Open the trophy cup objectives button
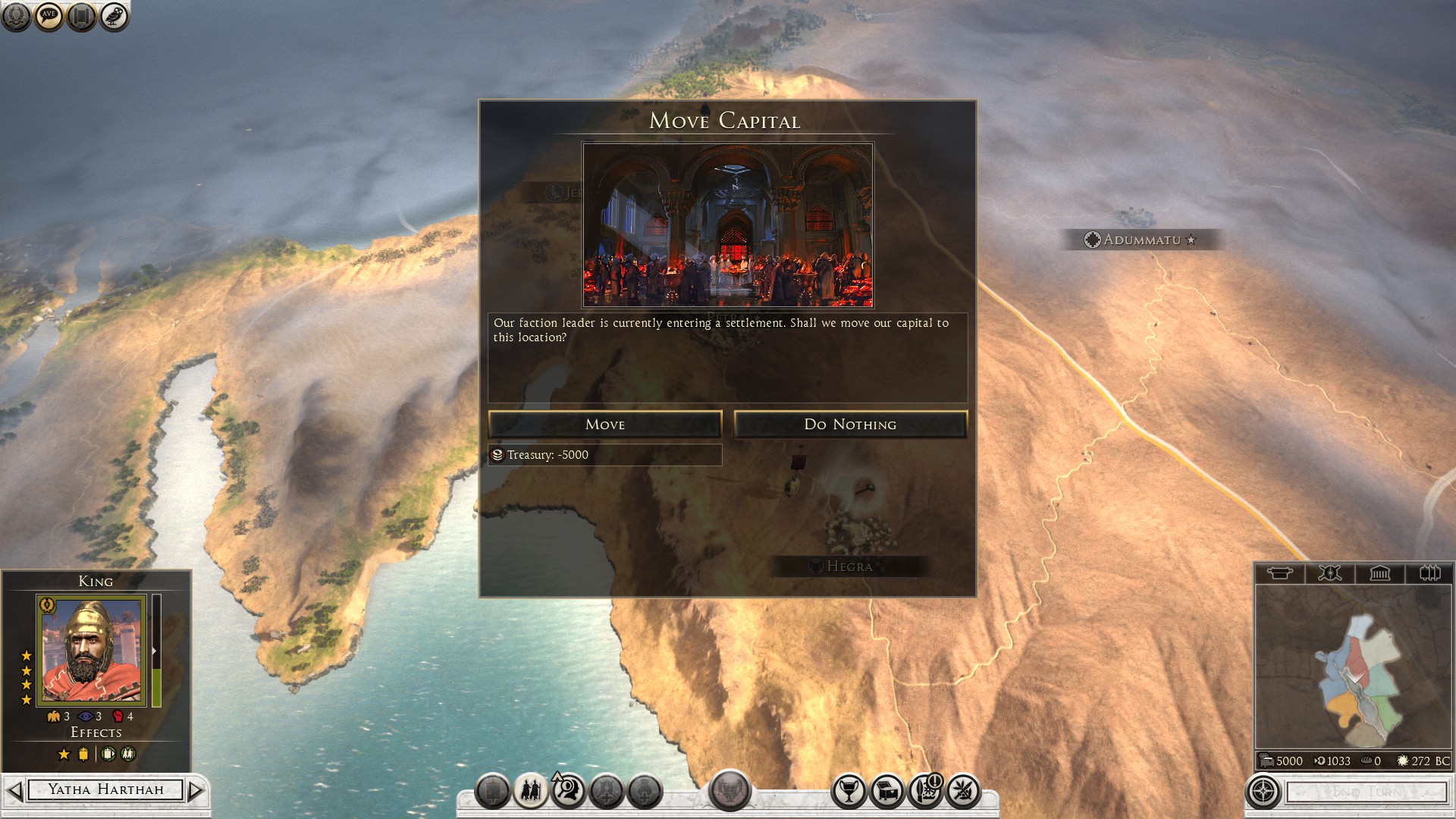1456x819 pixels. pyautogui.click(x=849, y=792)
